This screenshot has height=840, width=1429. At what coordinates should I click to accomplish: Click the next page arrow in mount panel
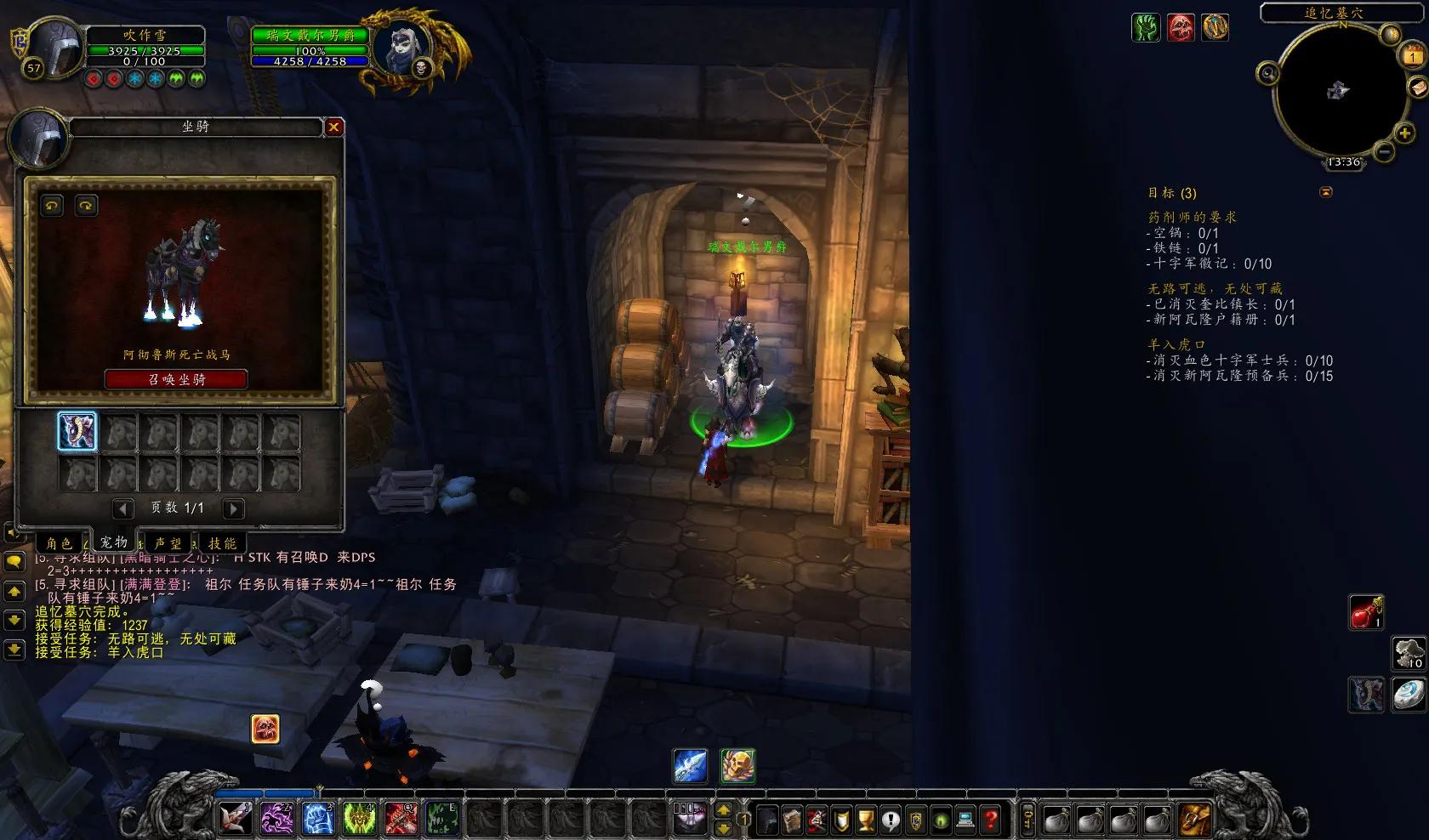coord(231,508)
